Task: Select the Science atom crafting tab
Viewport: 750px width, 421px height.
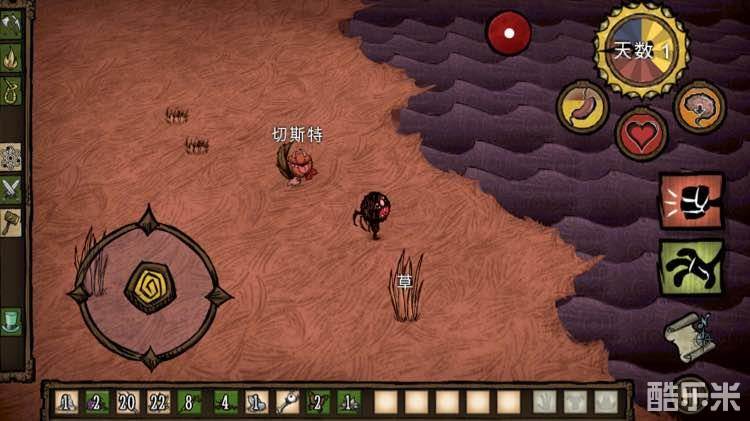Action: pyautogui.click(x=12, y=155)
